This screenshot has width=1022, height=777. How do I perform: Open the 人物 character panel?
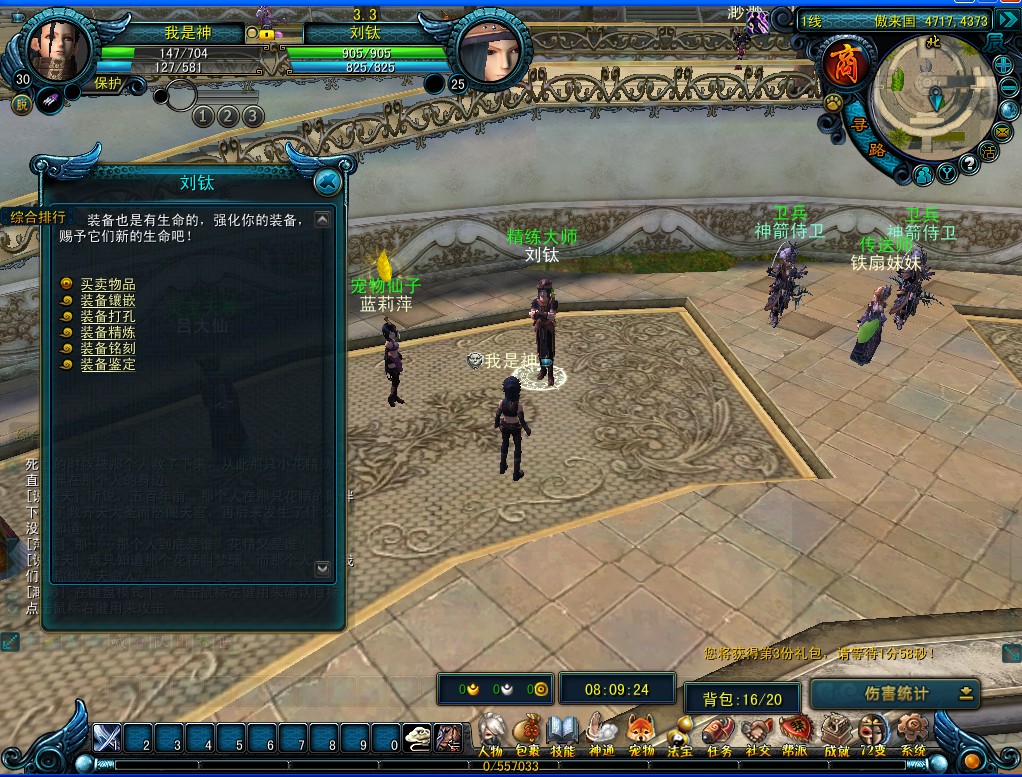[x=490, y=736]
